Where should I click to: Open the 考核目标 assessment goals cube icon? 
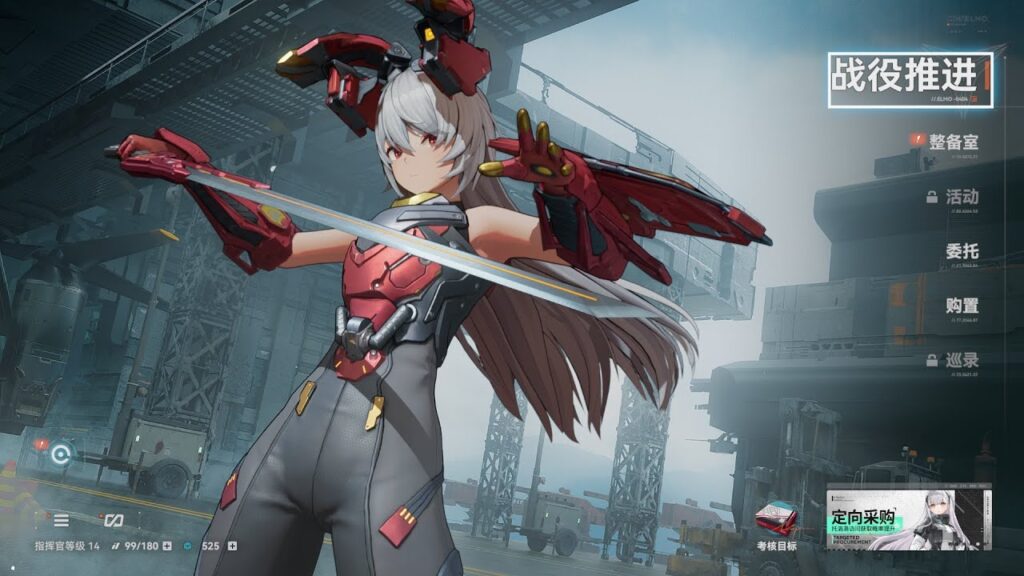tap(777, 520)
